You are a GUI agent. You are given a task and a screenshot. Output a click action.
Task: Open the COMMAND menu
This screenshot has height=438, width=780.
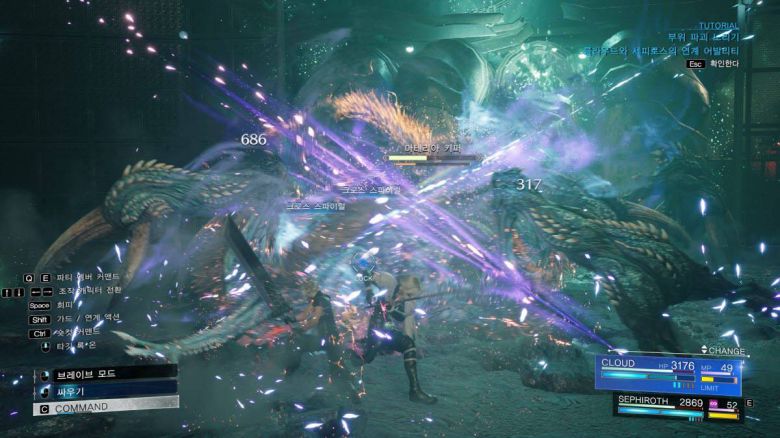100,407
